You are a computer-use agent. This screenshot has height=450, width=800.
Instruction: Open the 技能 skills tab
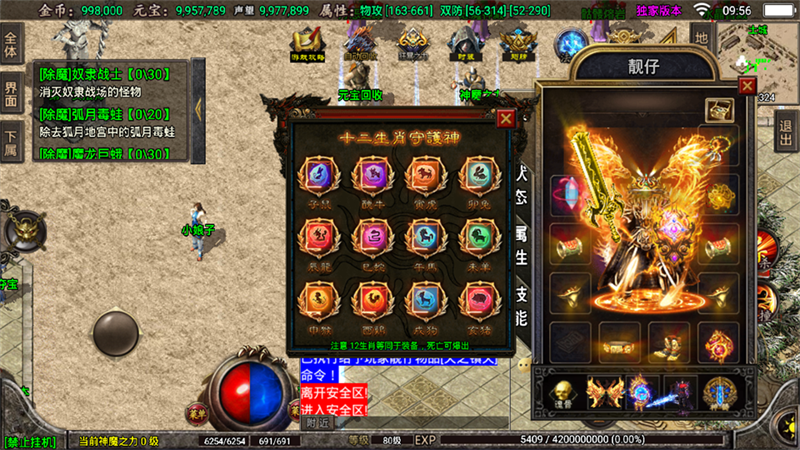coord(520,307)
